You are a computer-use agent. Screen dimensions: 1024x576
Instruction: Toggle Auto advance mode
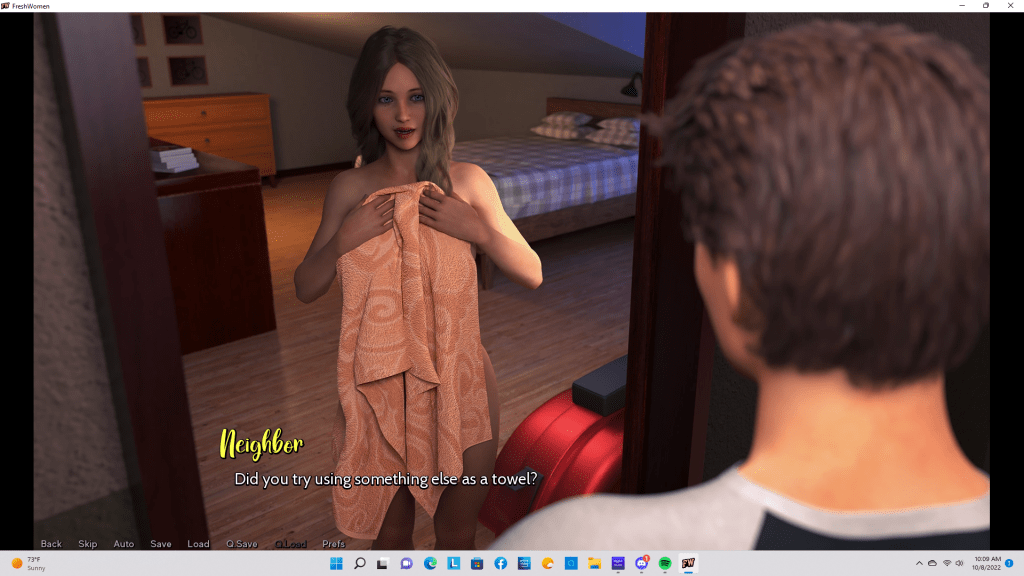(x=124, y=544)
